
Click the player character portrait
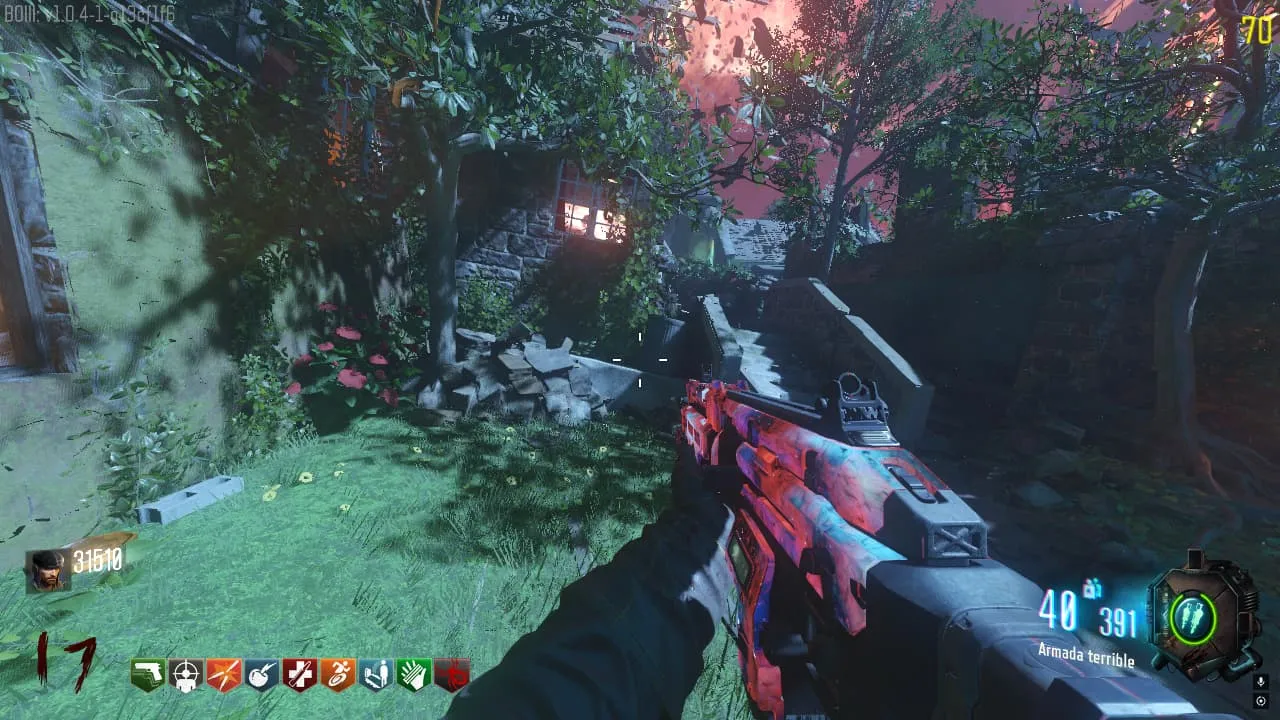(x=47, y=570)
